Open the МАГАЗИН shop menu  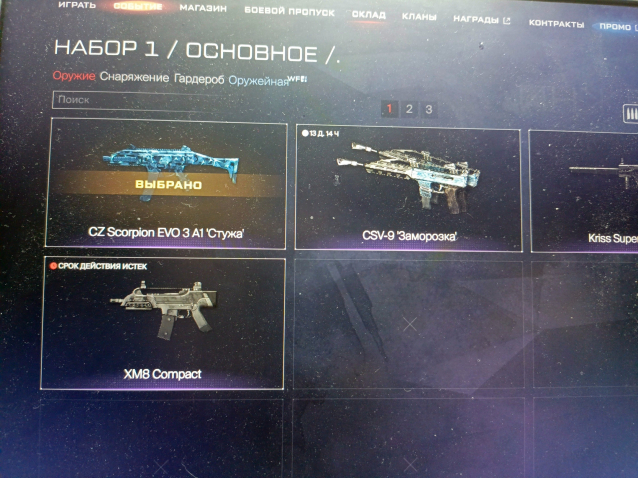pos(202,9)
